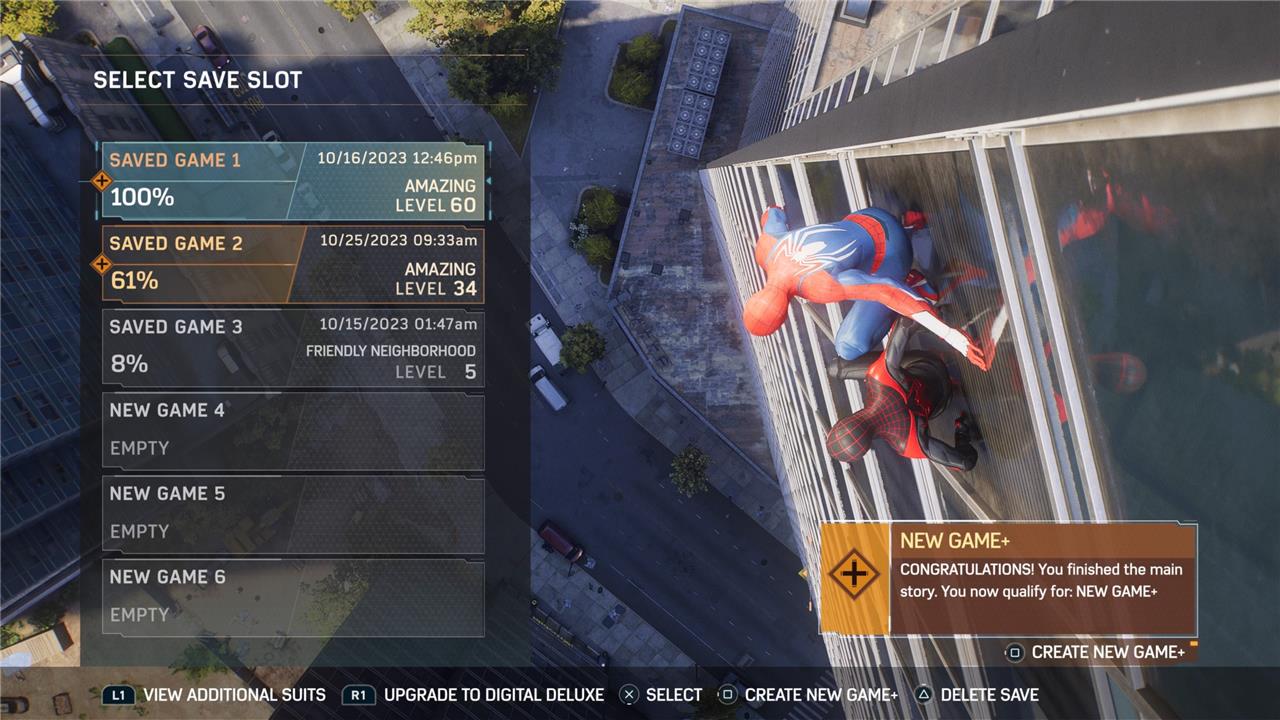Click the Delete Save option
Image resolution: width=1280 pixels, height=720 pixels.
(977, 695)
